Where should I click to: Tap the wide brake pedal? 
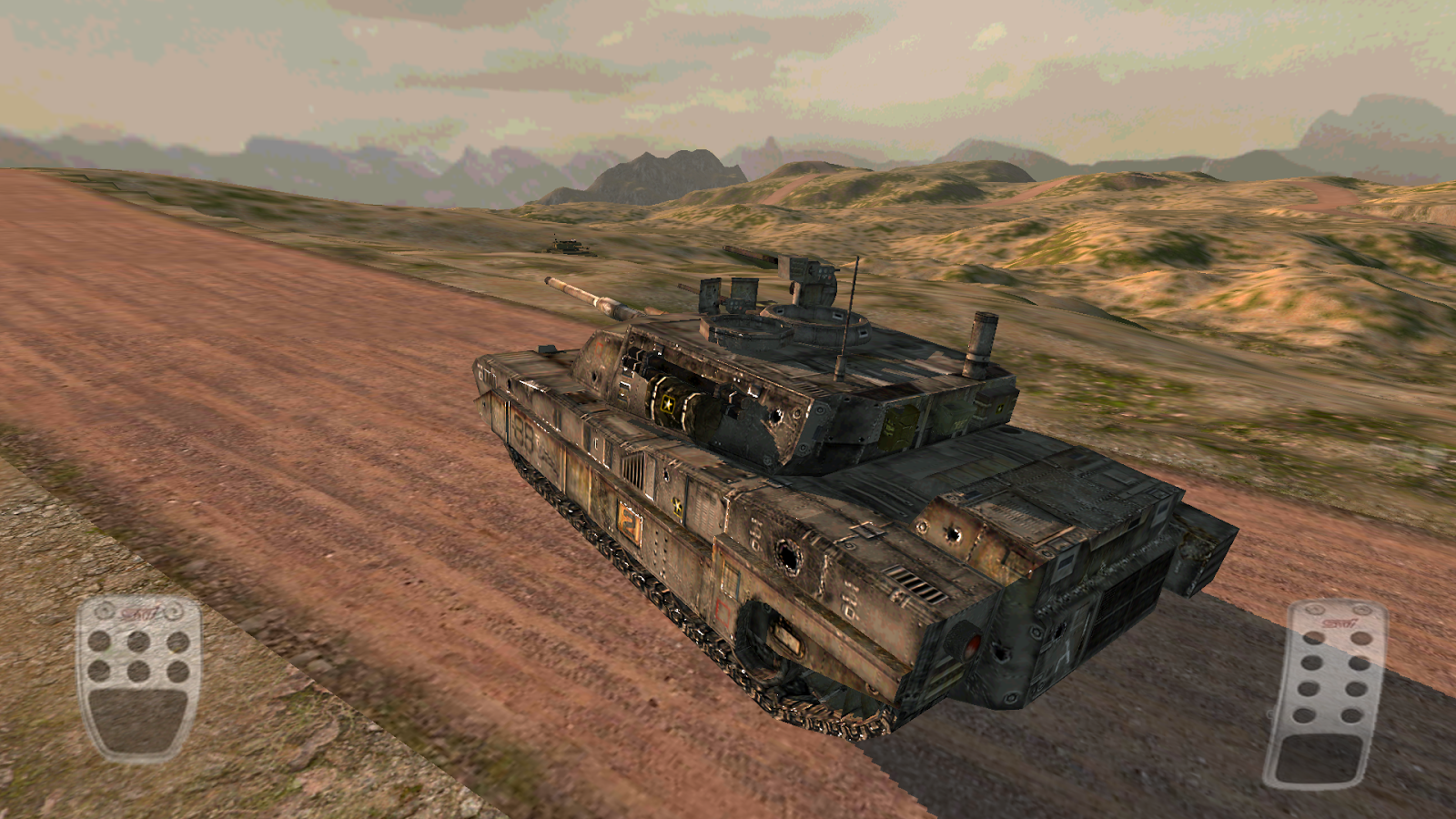(138, 678)
